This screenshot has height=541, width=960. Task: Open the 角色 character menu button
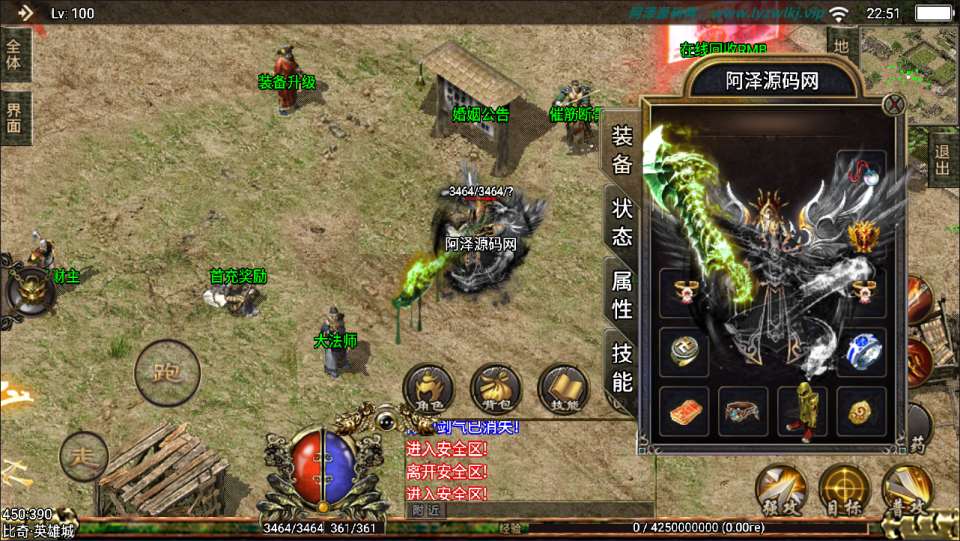tap(428, 390)
